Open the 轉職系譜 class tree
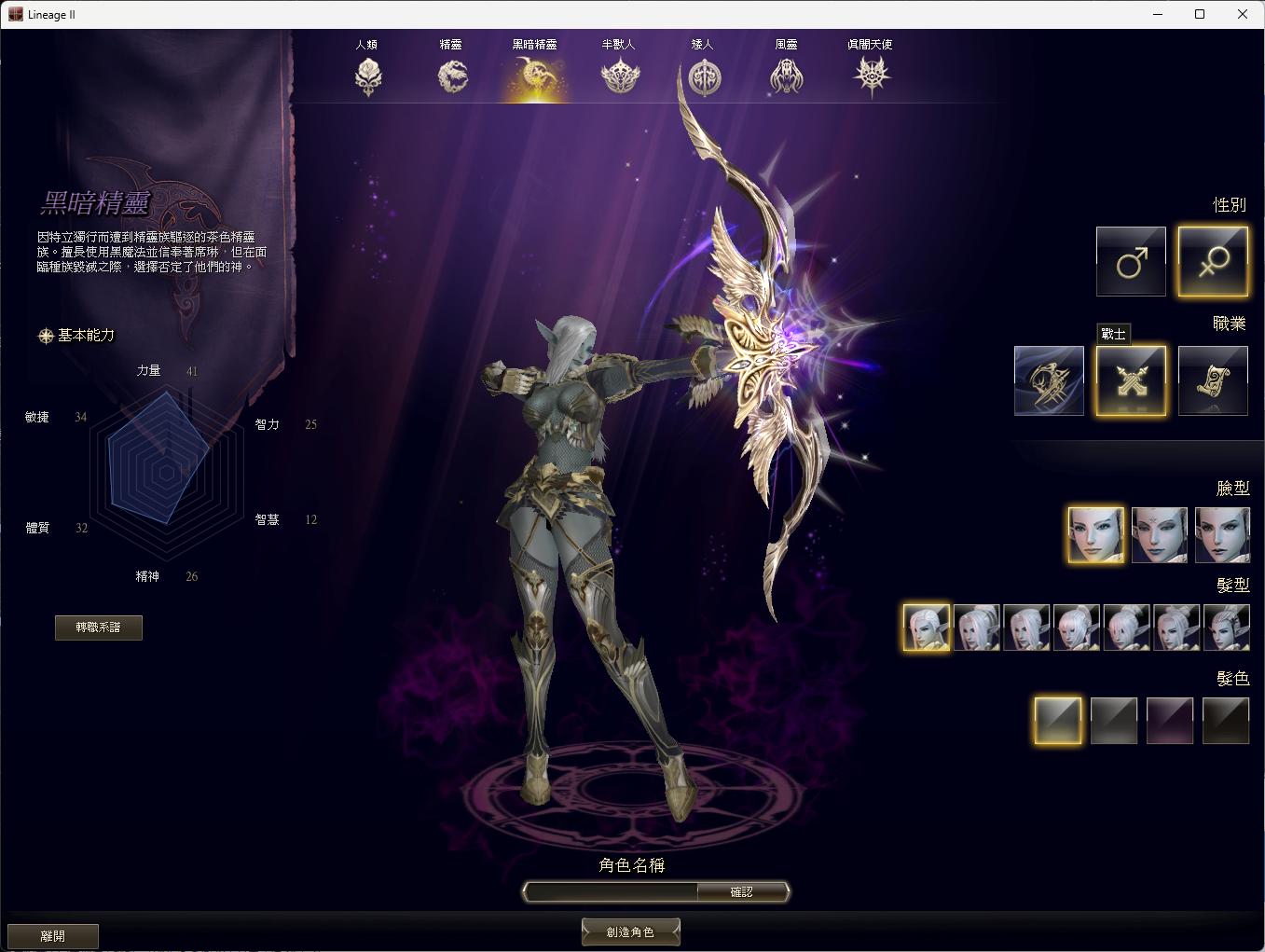This screenshot has height=952, width=1265. point(99,628)
